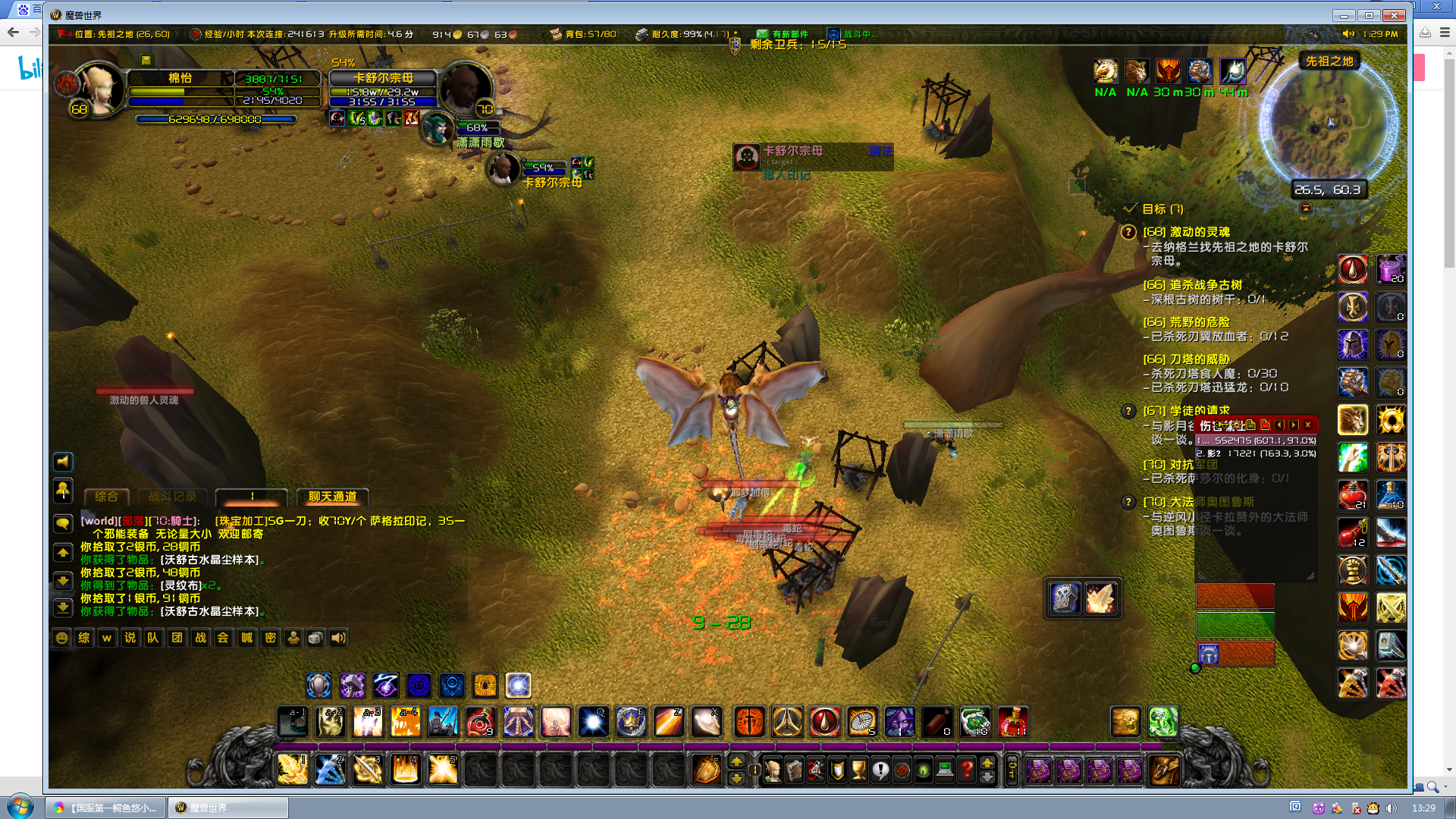The width and height of the screenshot is (1456, 819).
Task: Select the 喊 yell channel button
Action: point(246,638)
